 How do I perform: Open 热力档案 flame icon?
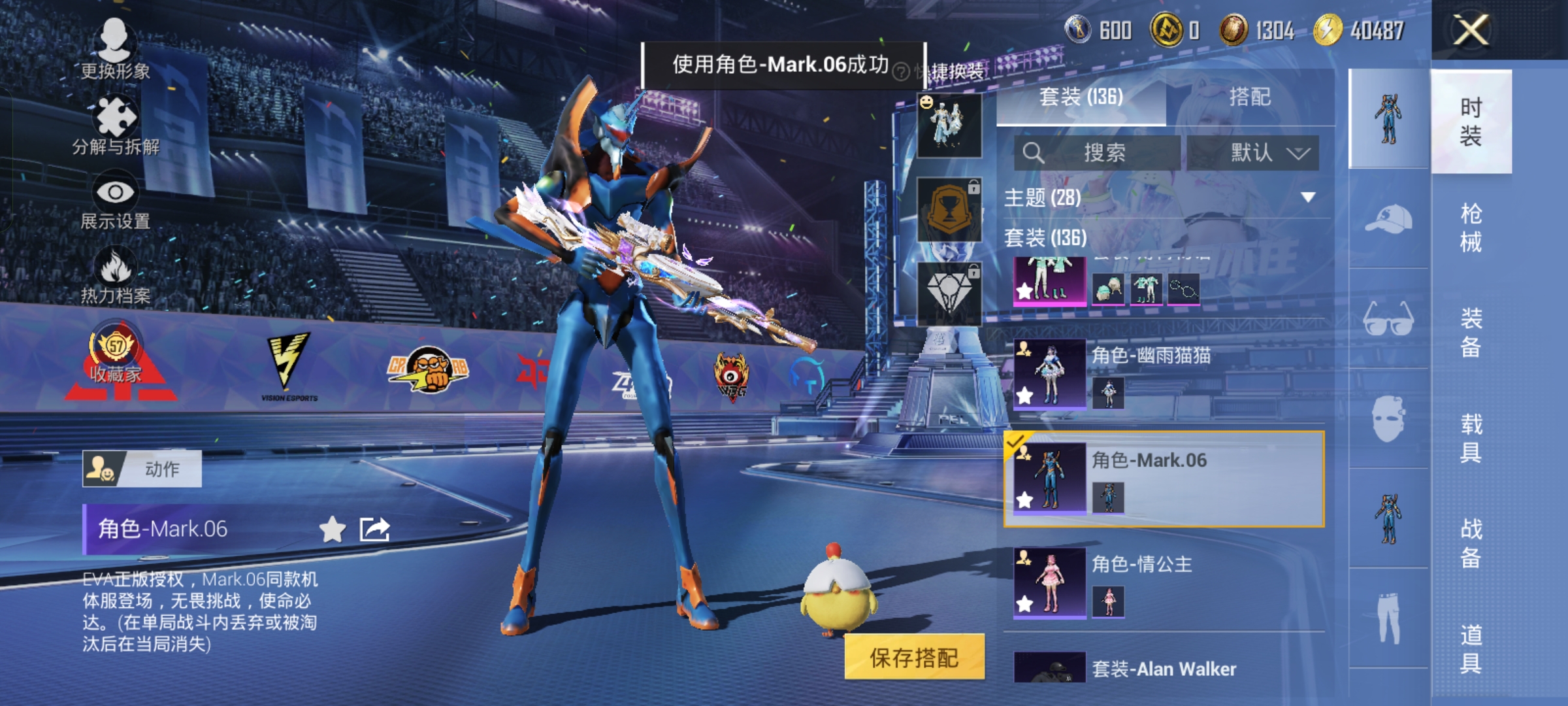tap(116, 276)
